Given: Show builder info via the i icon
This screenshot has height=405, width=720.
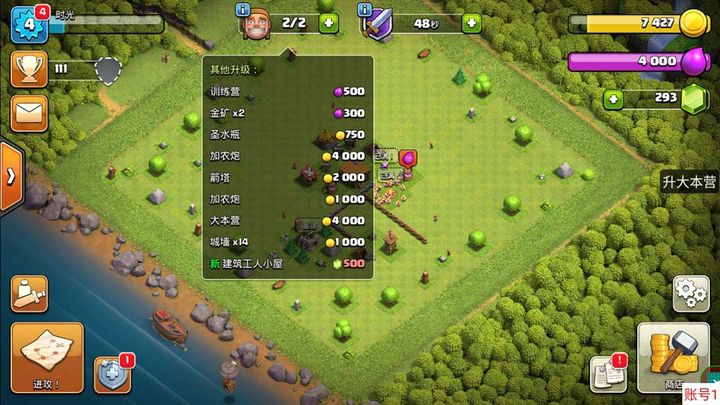Looking at the screenshot, I should pos(243,9).
